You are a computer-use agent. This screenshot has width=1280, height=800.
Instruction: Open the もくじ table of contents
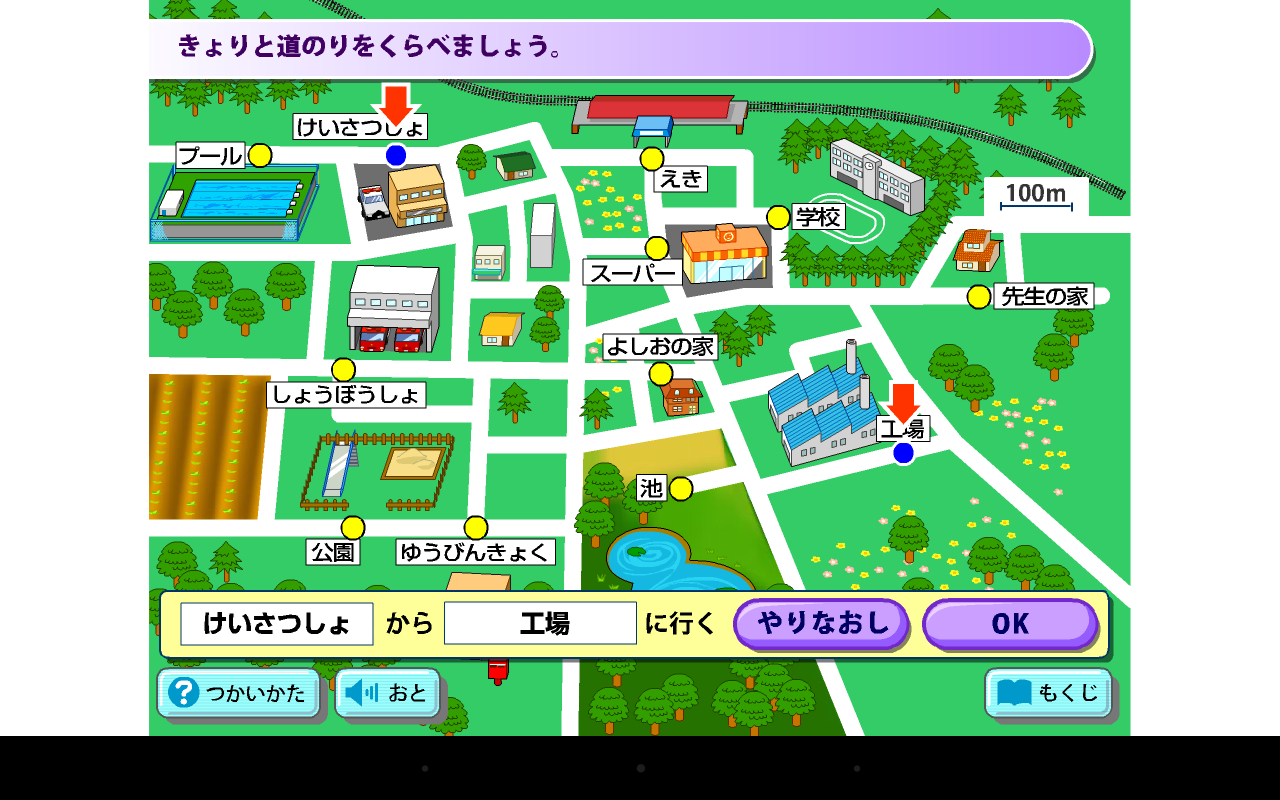coord(1046,693)
